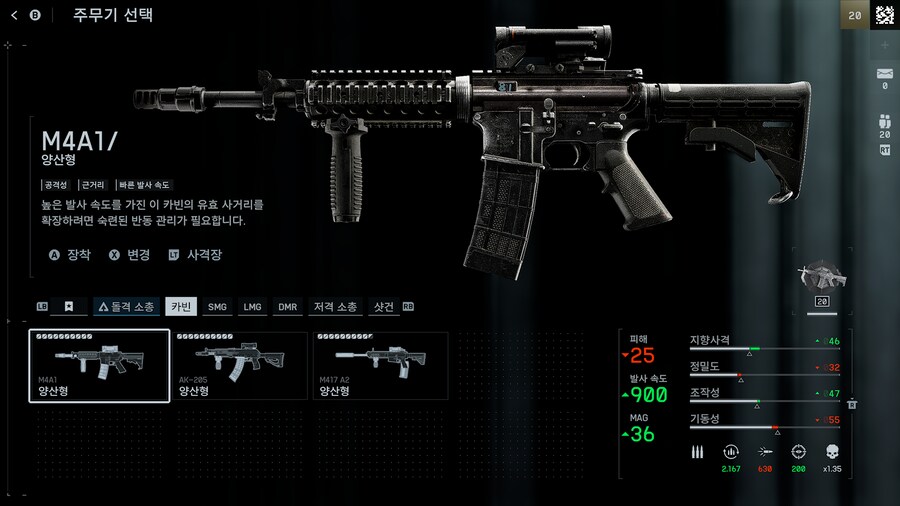This screenshot has width=900, height=506.
Task: Choose the DMR category tab
Action: [x=288, y=307]
